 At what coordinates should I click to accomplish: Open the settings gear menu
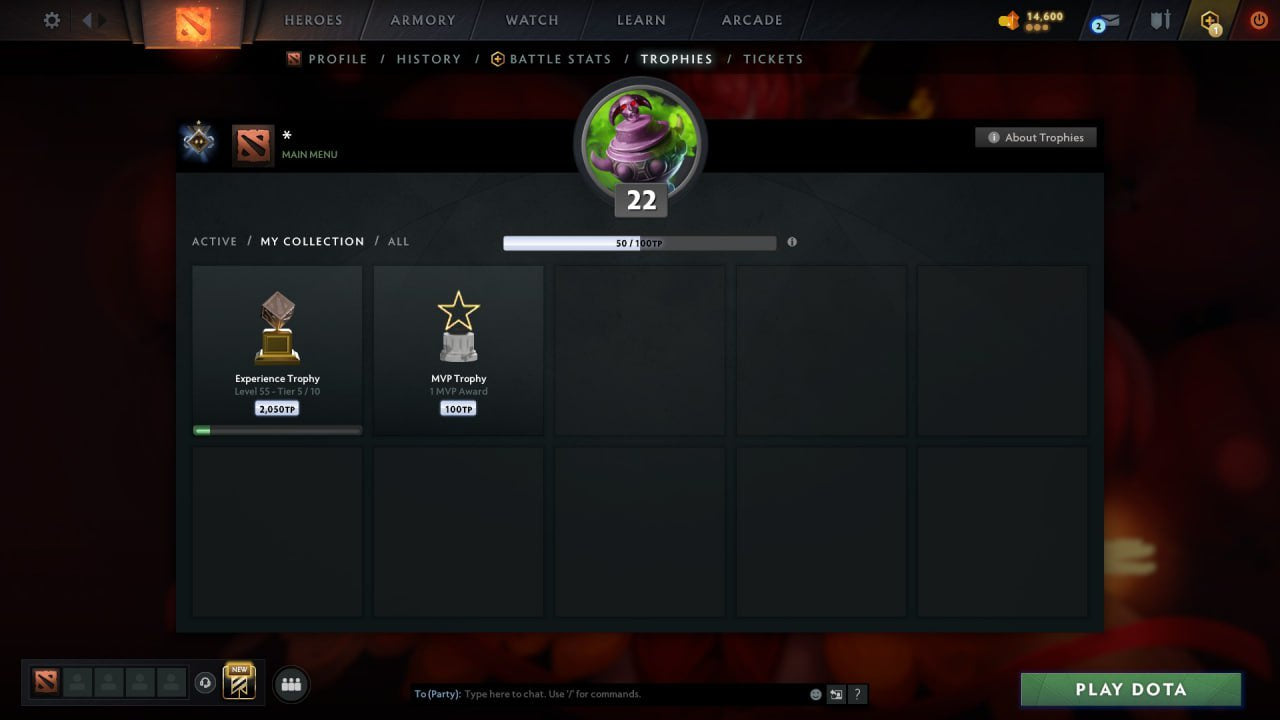[x=51, y=20]
